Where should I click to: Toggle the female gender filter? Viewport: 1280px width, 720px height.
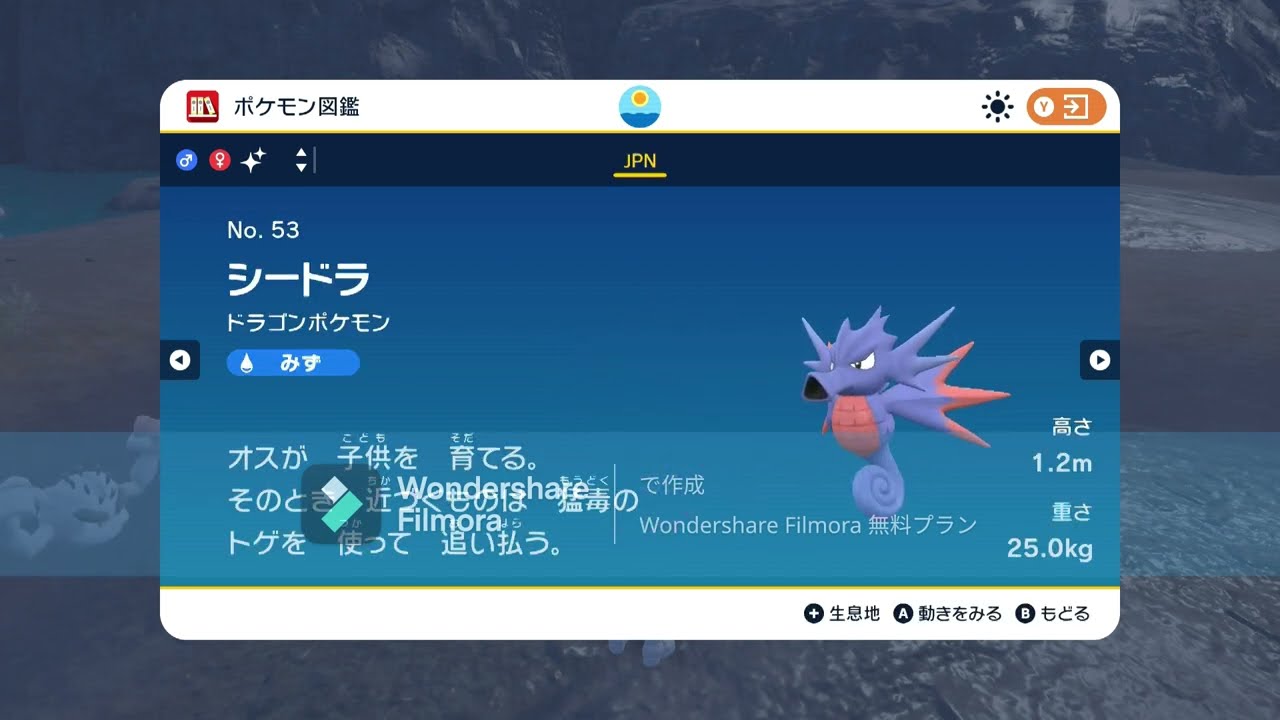click(x=218, y=160)
